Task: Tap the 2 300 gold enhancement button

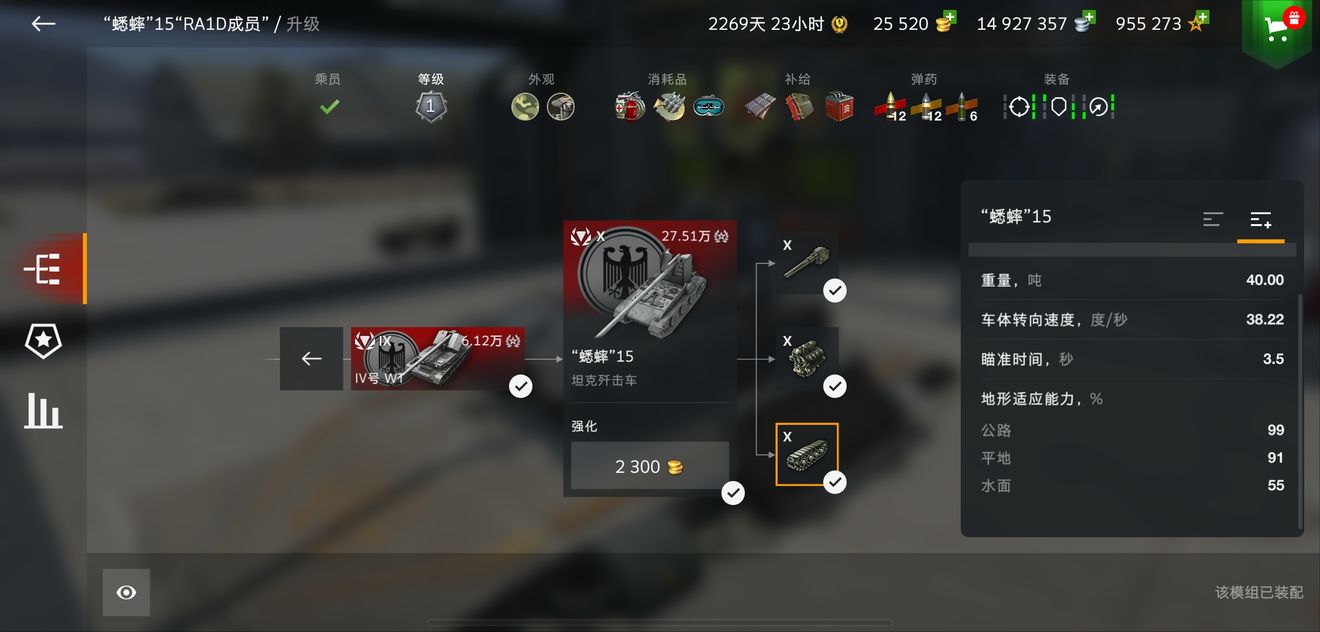Action: click(x=650, y=467)
